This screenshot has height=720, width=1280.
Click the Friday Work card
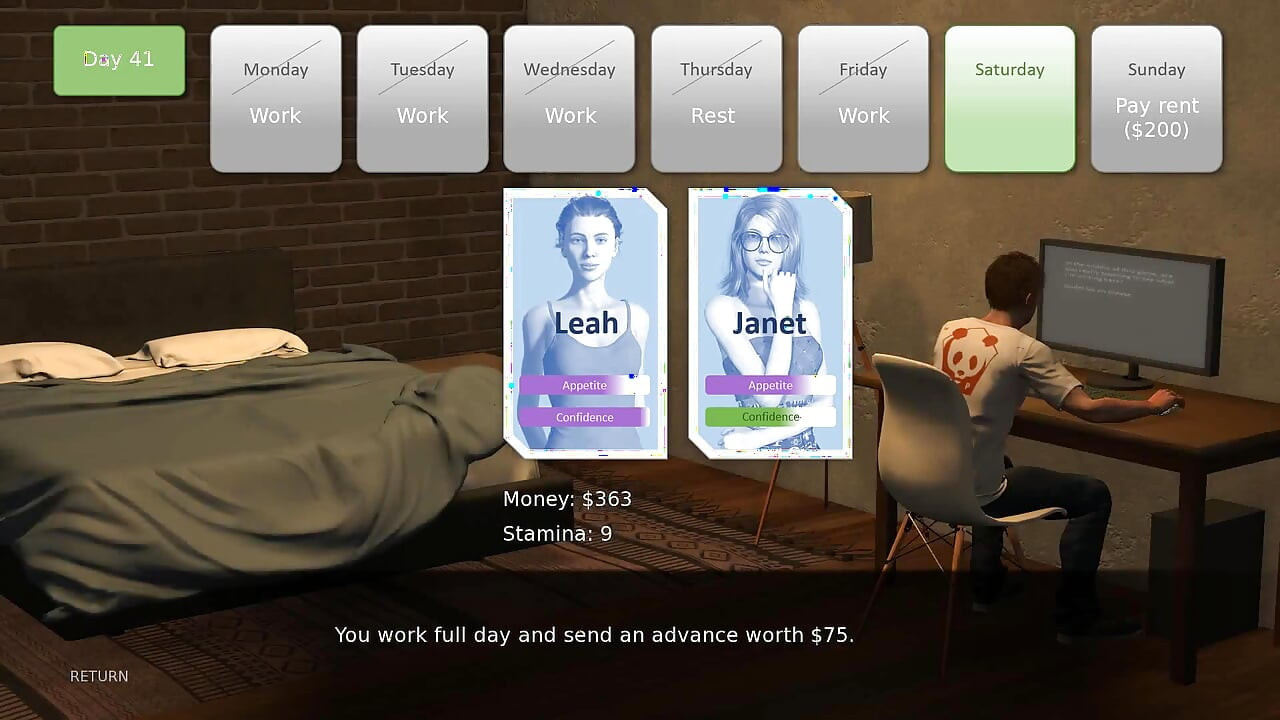tap(863, 97)
